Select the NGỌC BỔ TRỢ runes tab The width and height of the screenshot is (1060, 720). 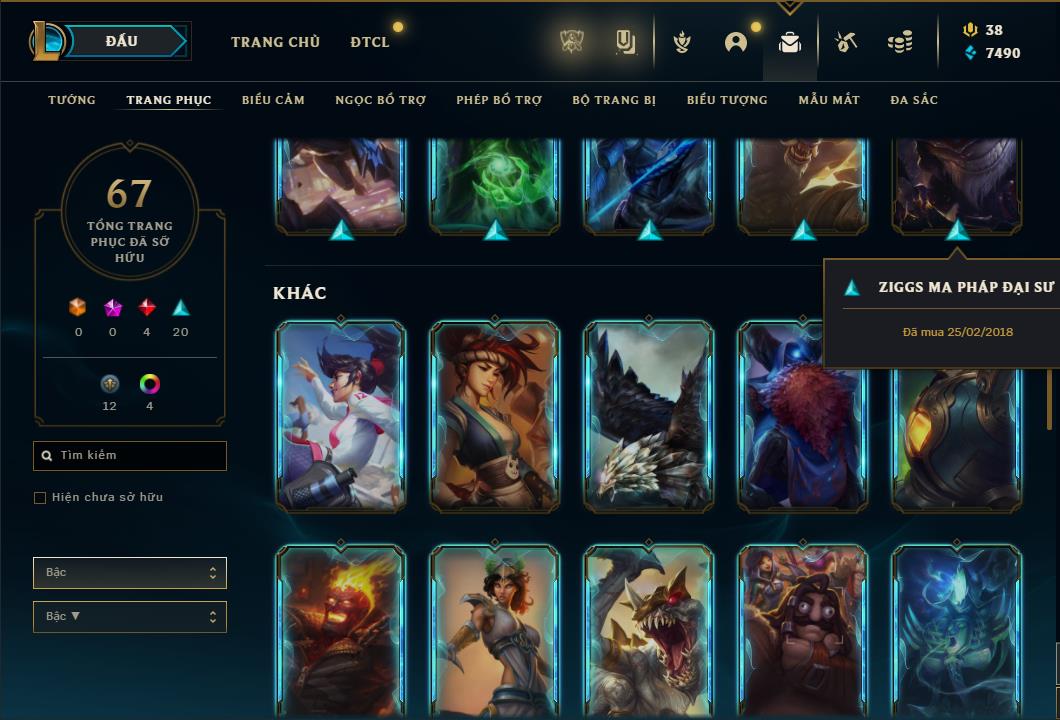pyautogui.click(x=380, y=100)
